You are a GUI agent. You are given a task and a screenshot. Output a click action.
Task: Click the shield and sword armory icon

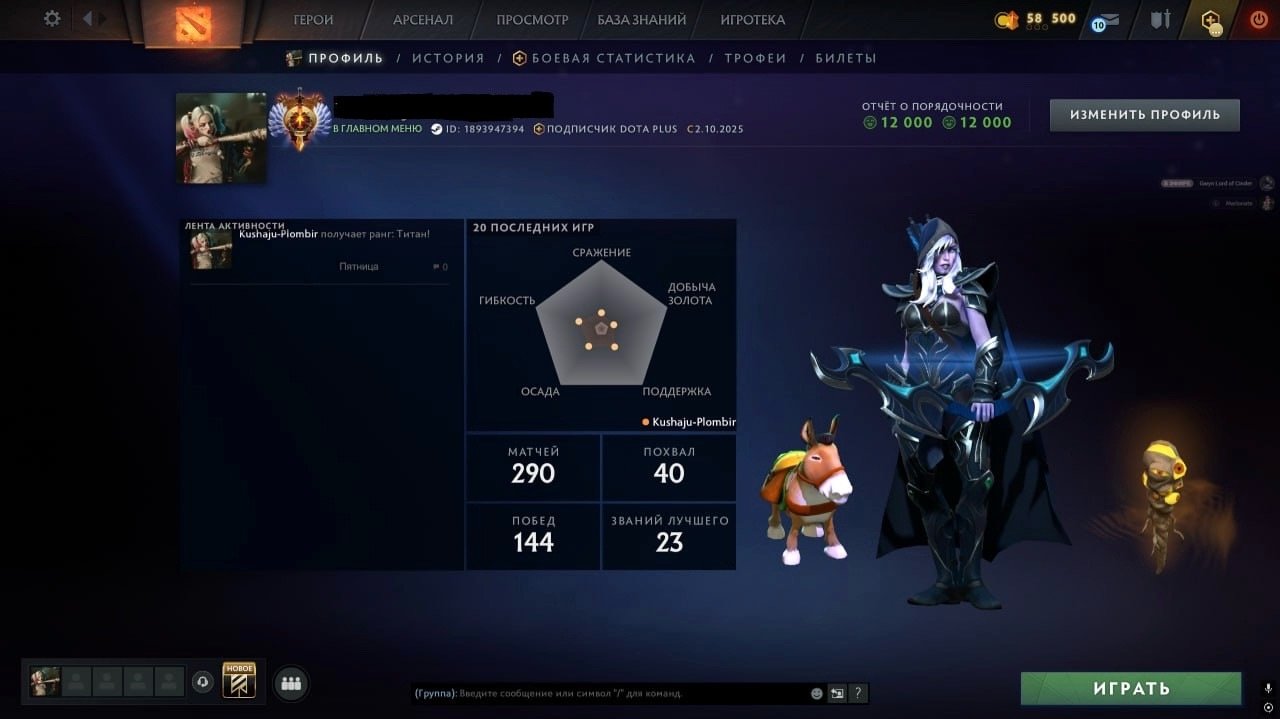(x=1159, y=20)
